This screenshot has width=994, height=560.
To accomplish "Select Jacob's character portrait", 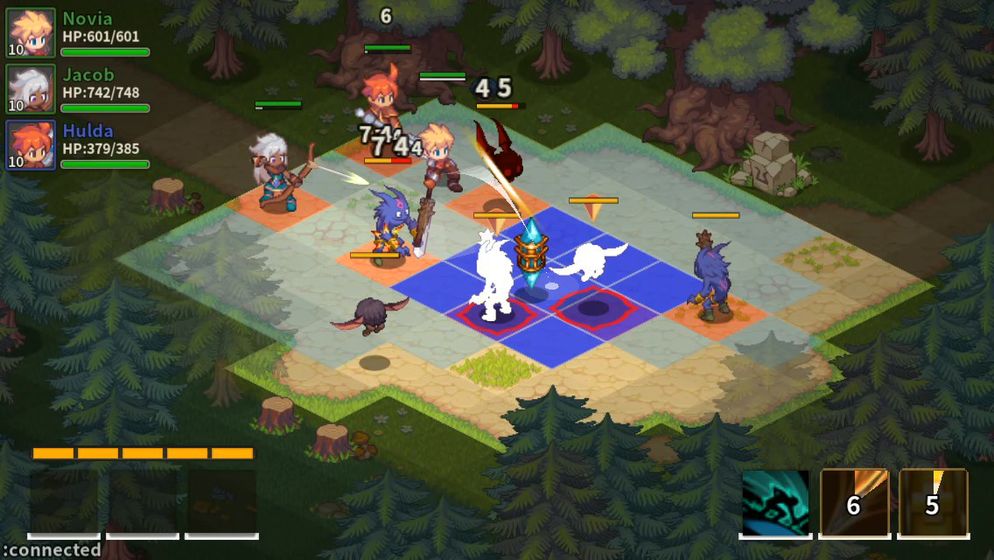I will point(30,89).
